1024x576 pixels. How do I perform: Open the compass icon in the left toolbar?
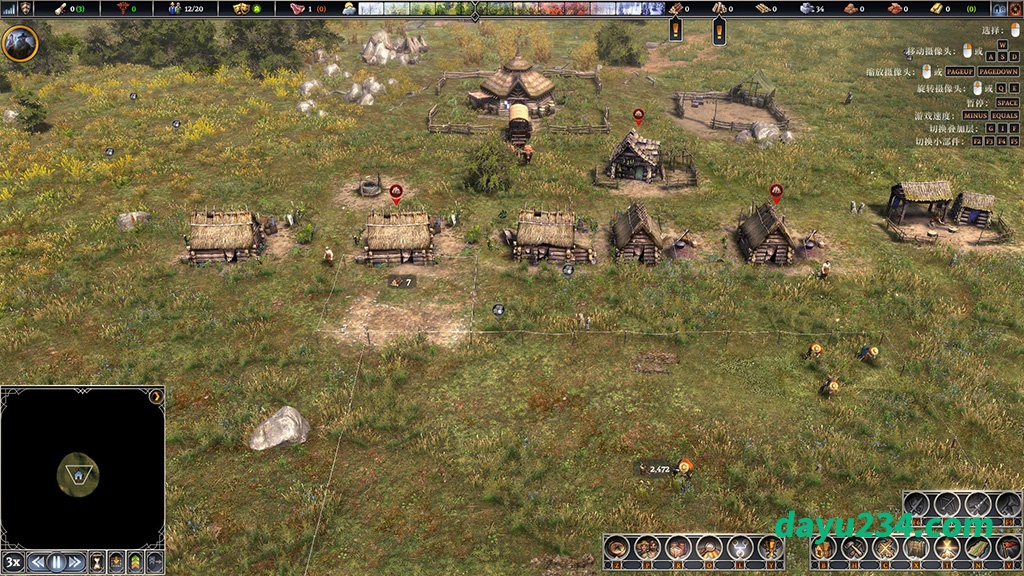coord(617,548)
